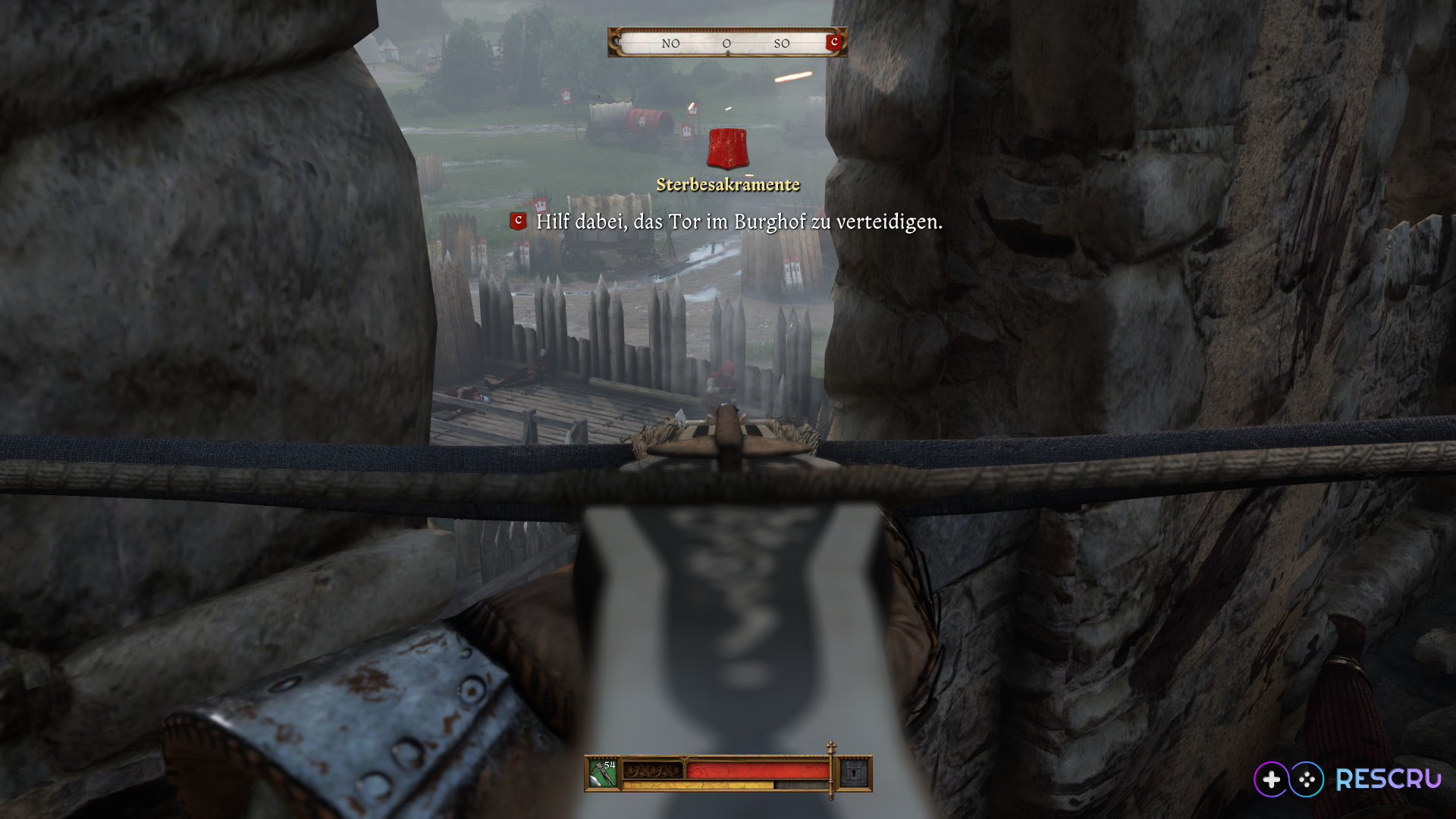Image resolution: width=1456 pixels, height=819 pixels.
Task: Click the RESCRU watermark logo
Action: tap(1347, 779)
